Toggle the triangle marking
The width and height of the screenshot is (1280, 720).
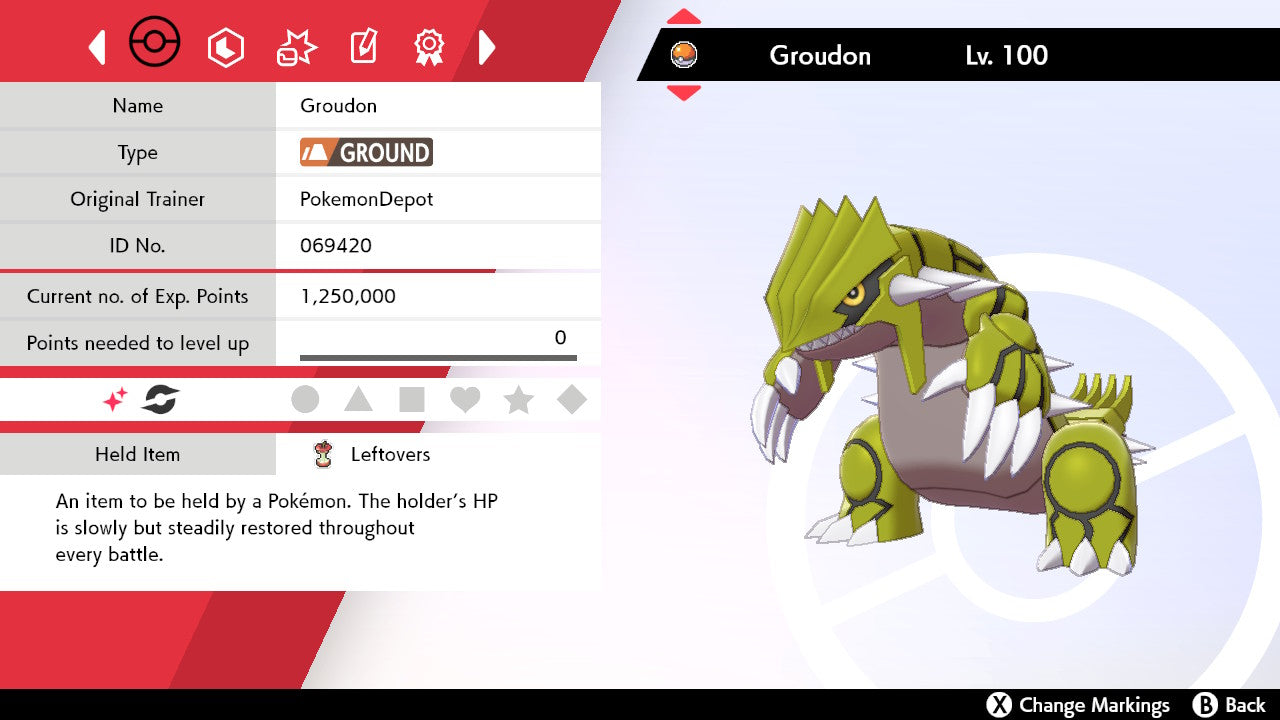click(x=358, y=400)
